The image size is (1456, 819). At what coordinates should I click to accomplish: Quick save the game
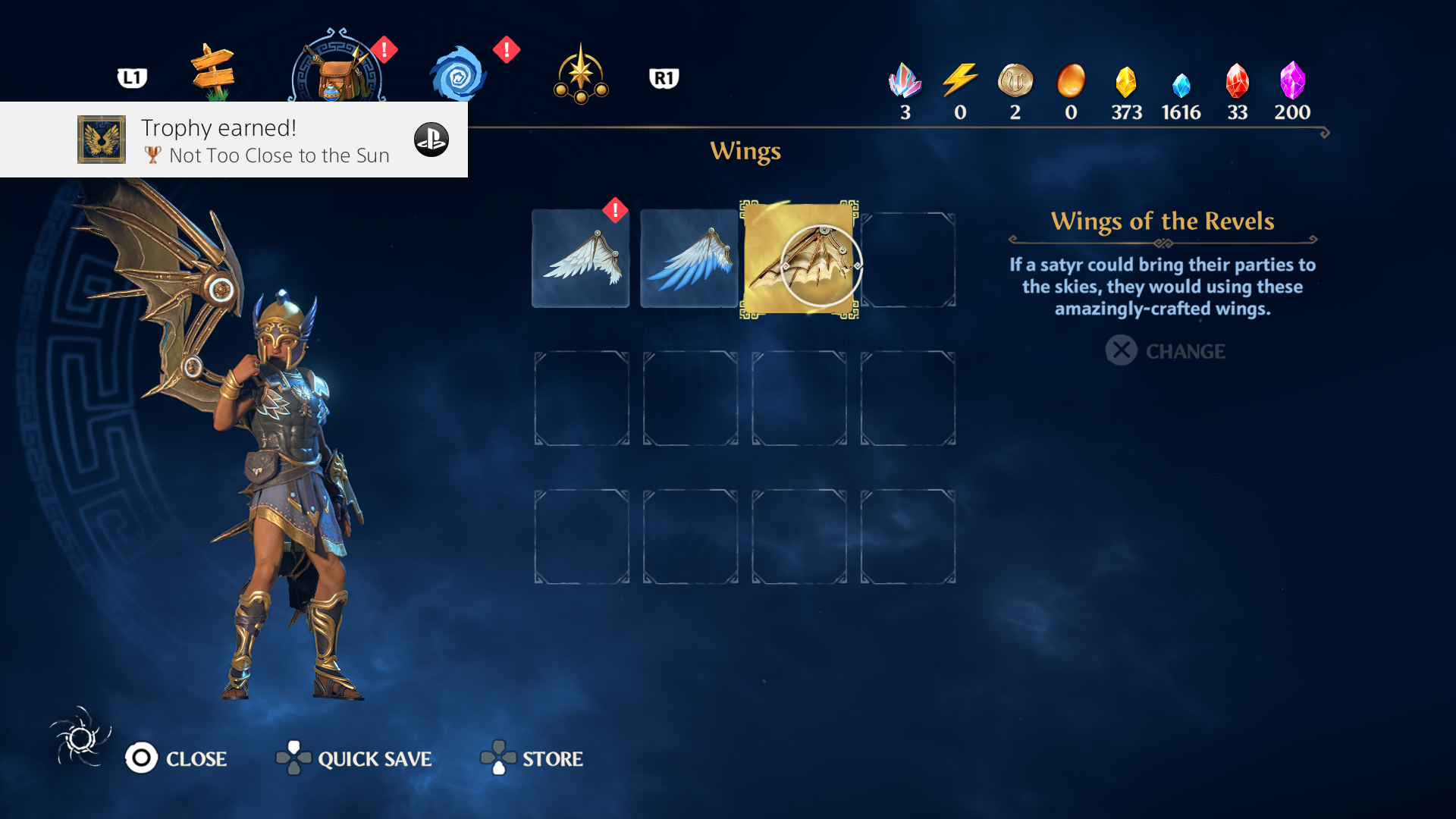point(354,758)
